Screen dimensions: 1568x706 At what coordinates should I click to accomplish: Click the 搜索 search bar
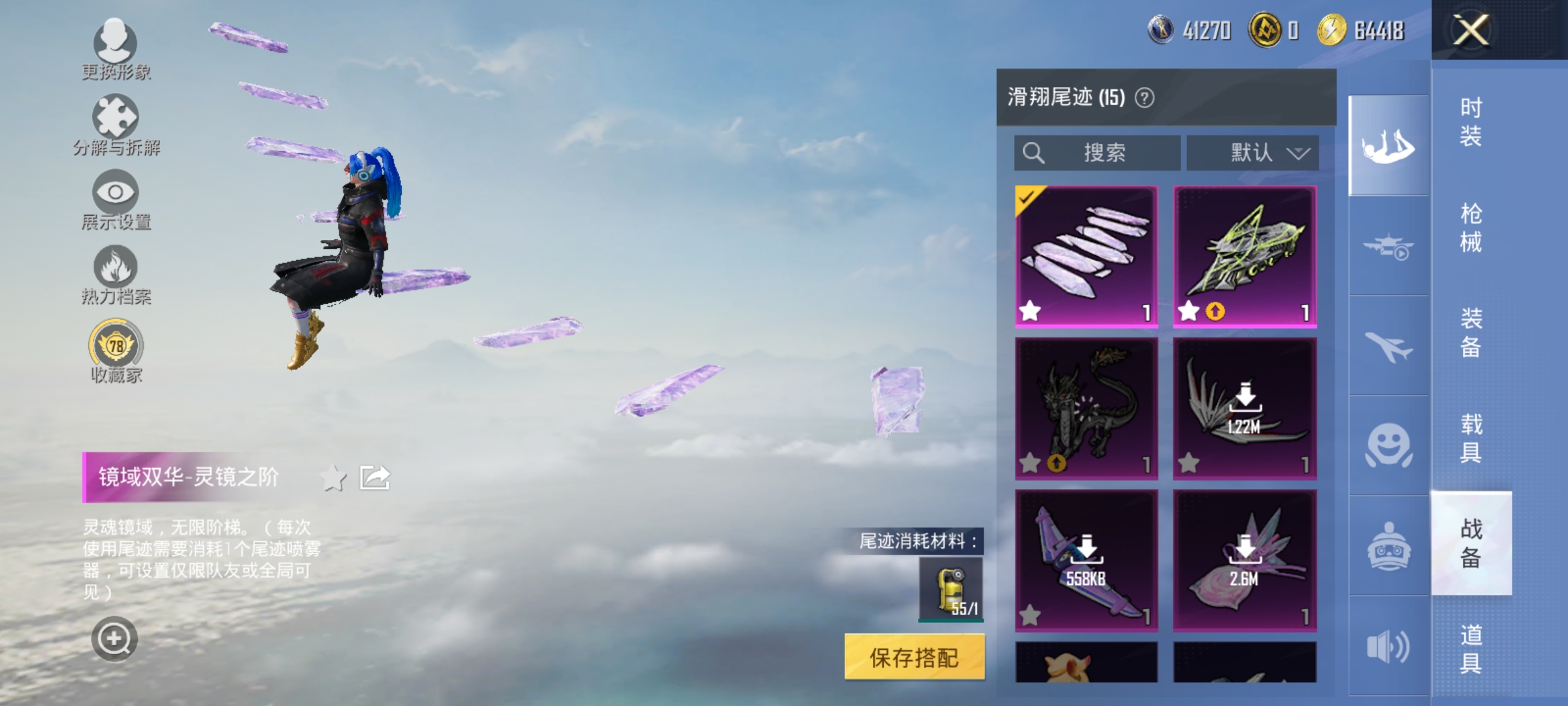pos(1098,152)
